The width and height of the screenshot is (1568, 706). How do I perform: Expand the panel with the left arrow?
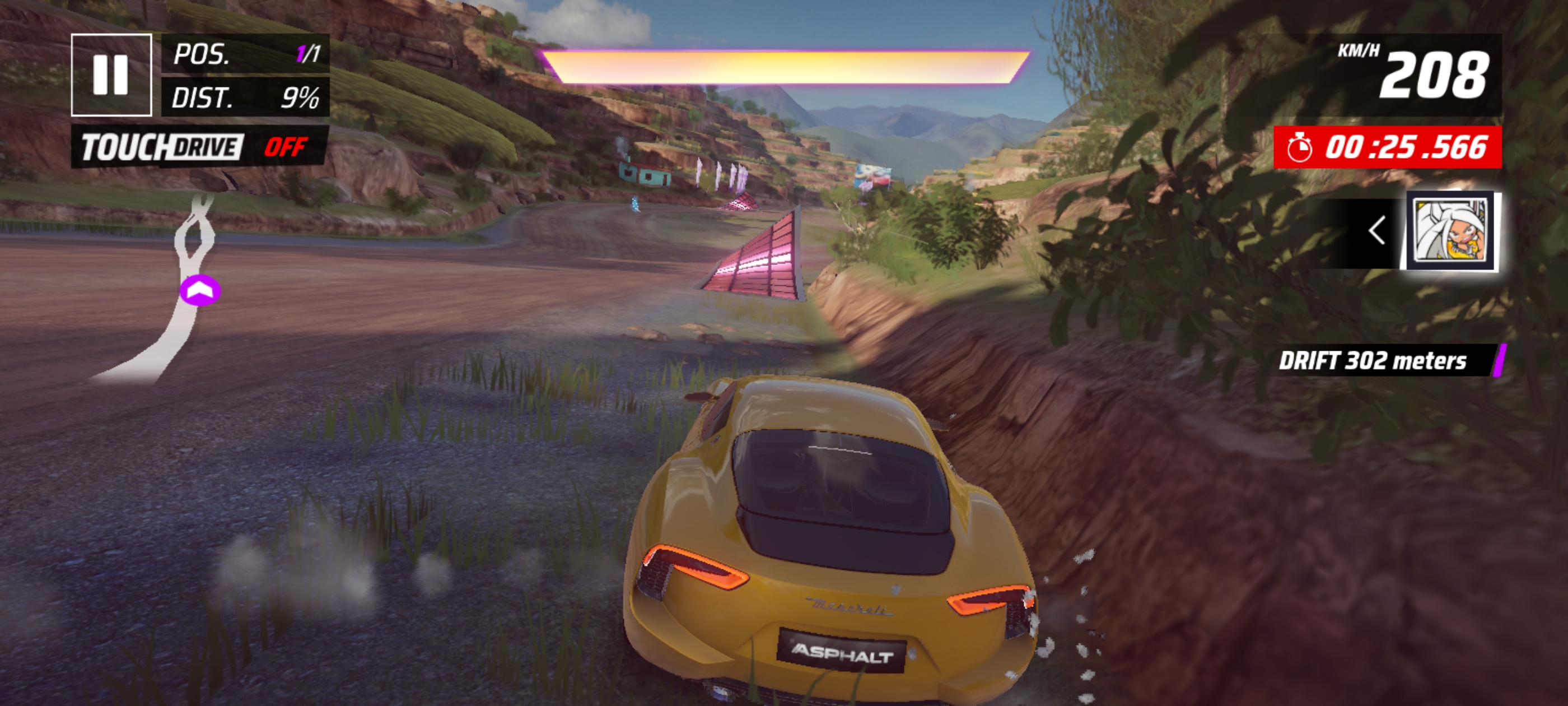coord(1377,231)
